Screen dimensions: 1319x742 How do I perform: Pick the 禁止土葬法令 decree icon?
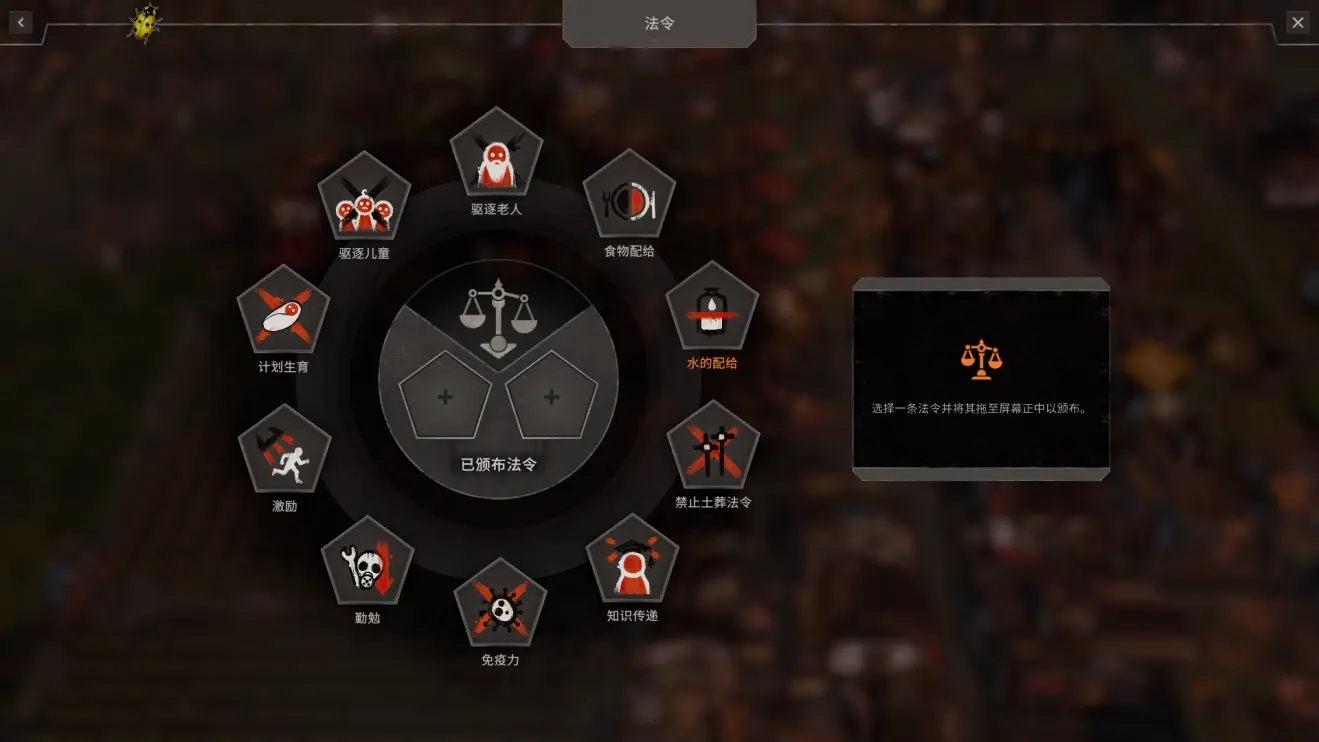point(713,447)
